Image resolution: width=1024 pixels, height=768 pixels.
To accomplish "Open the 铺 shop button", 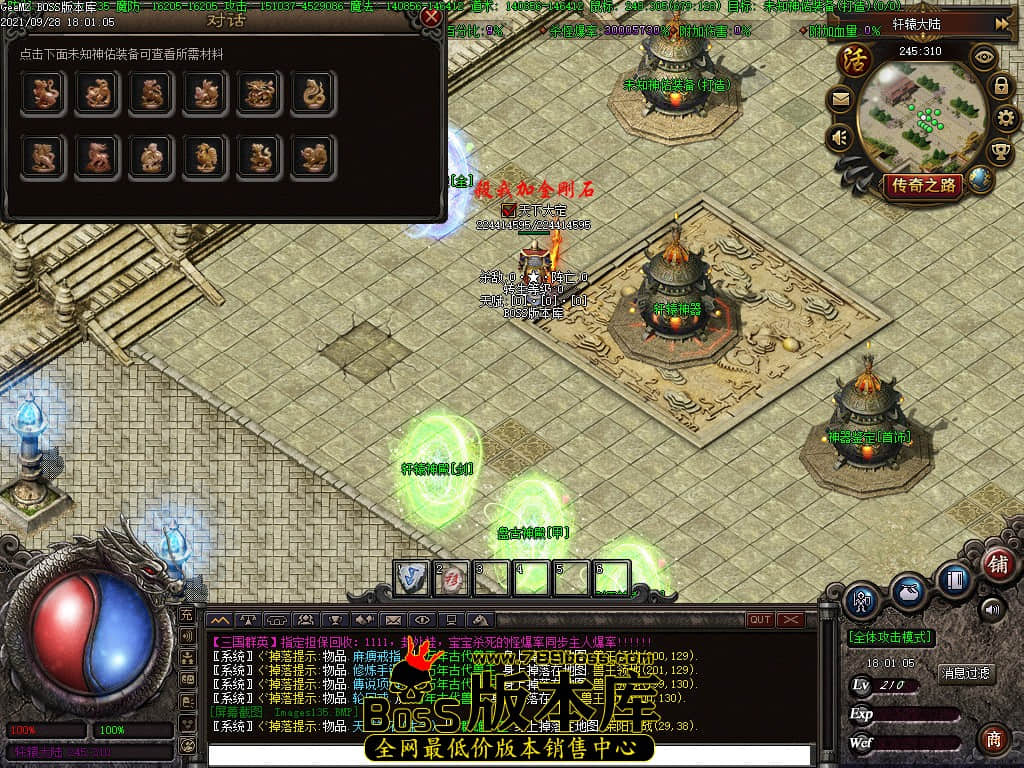I will pyautogui.click(x=997, y=563).
